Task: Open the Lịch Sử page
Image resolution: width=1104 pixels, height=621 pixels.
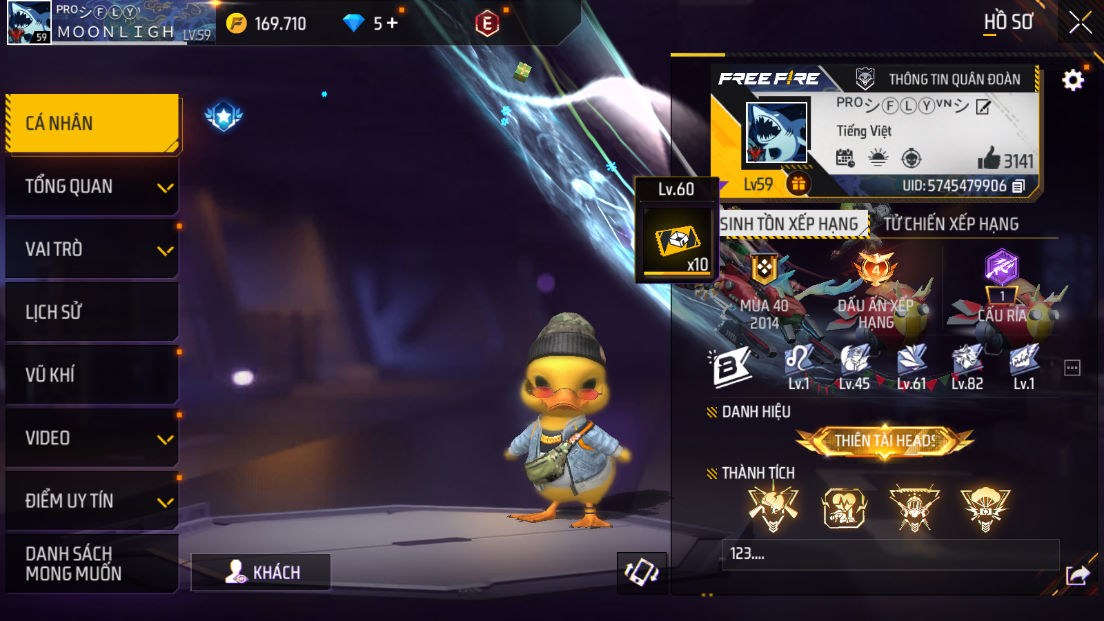Action: pos(92,313)
